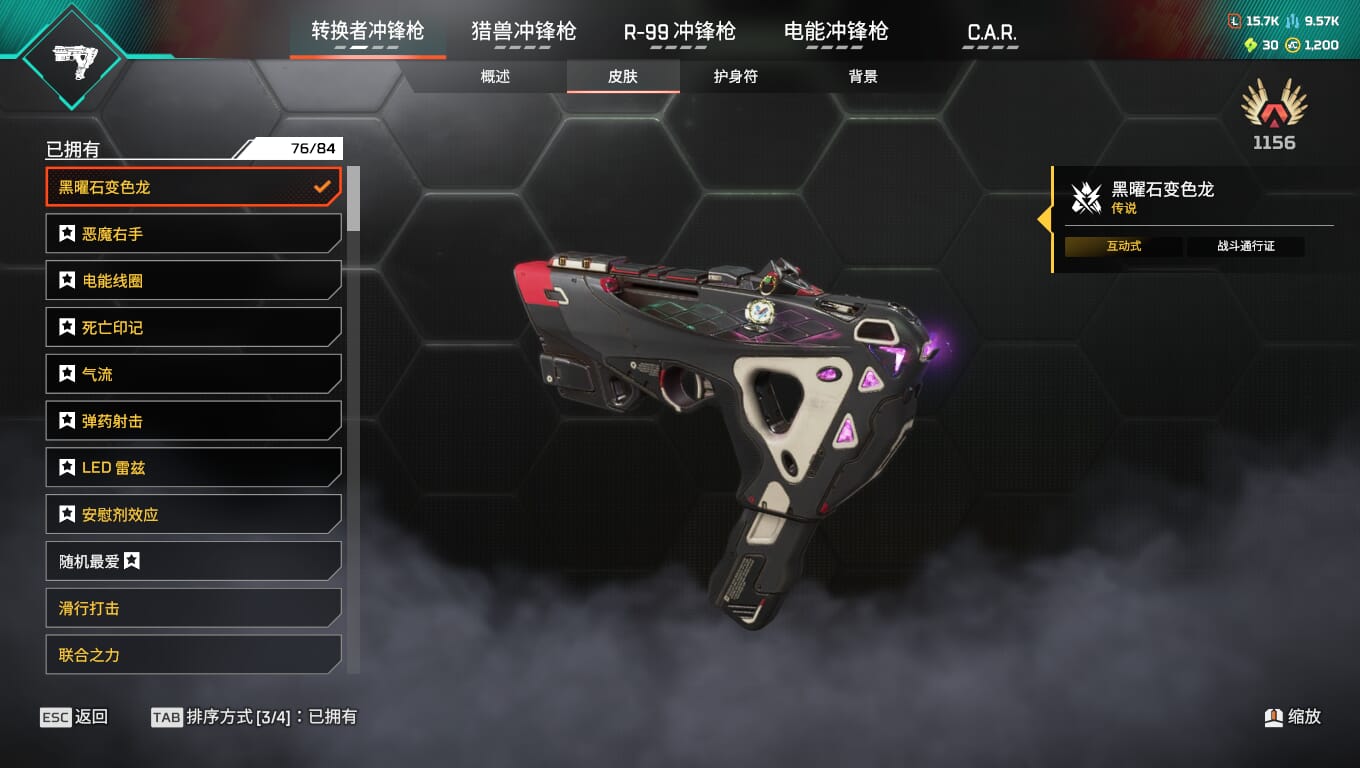
Task: Click the 返回 back button
Action: (x=75, y=717)
